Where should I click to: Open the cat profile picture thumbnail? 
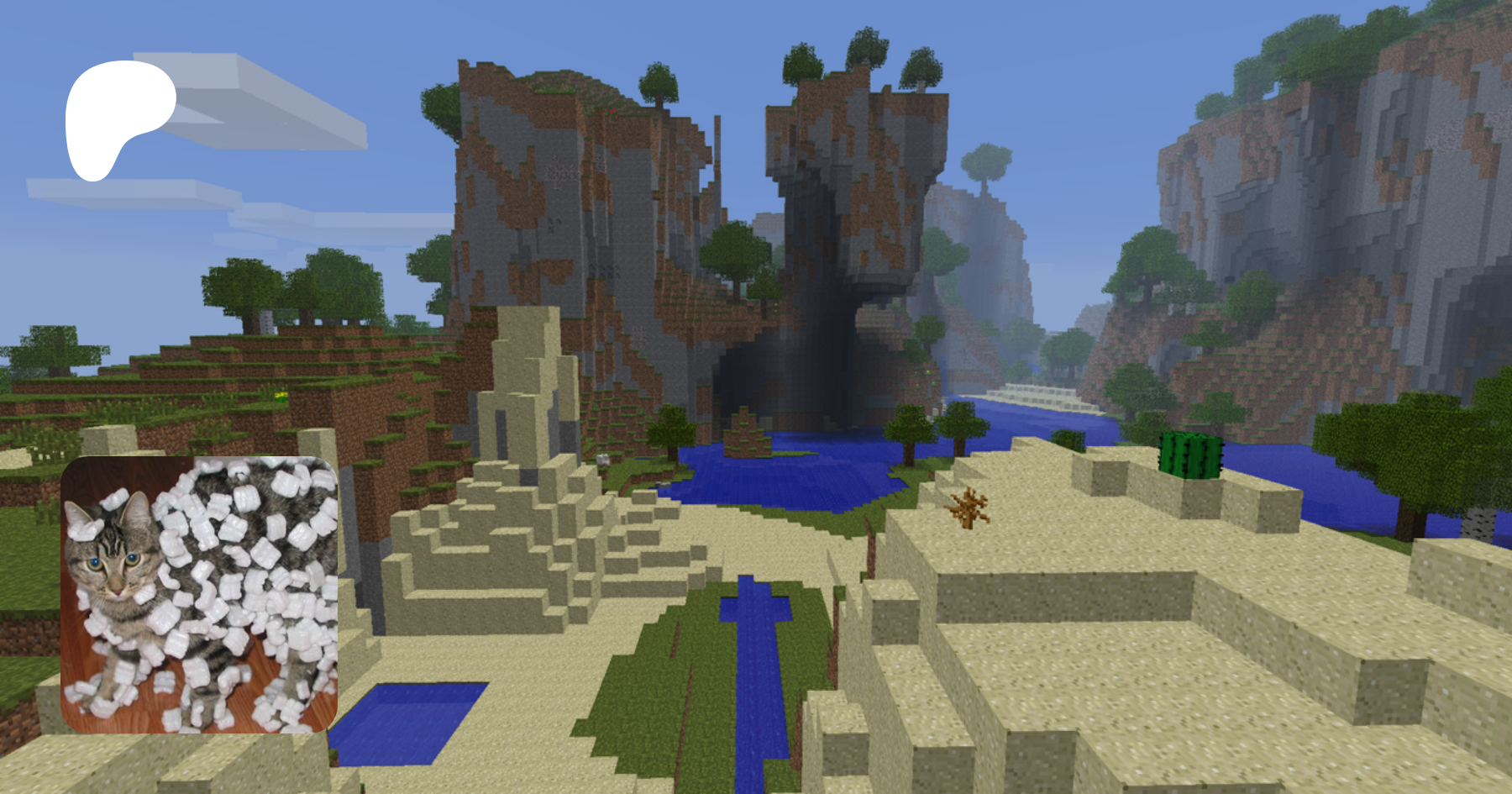click(199, 595)
